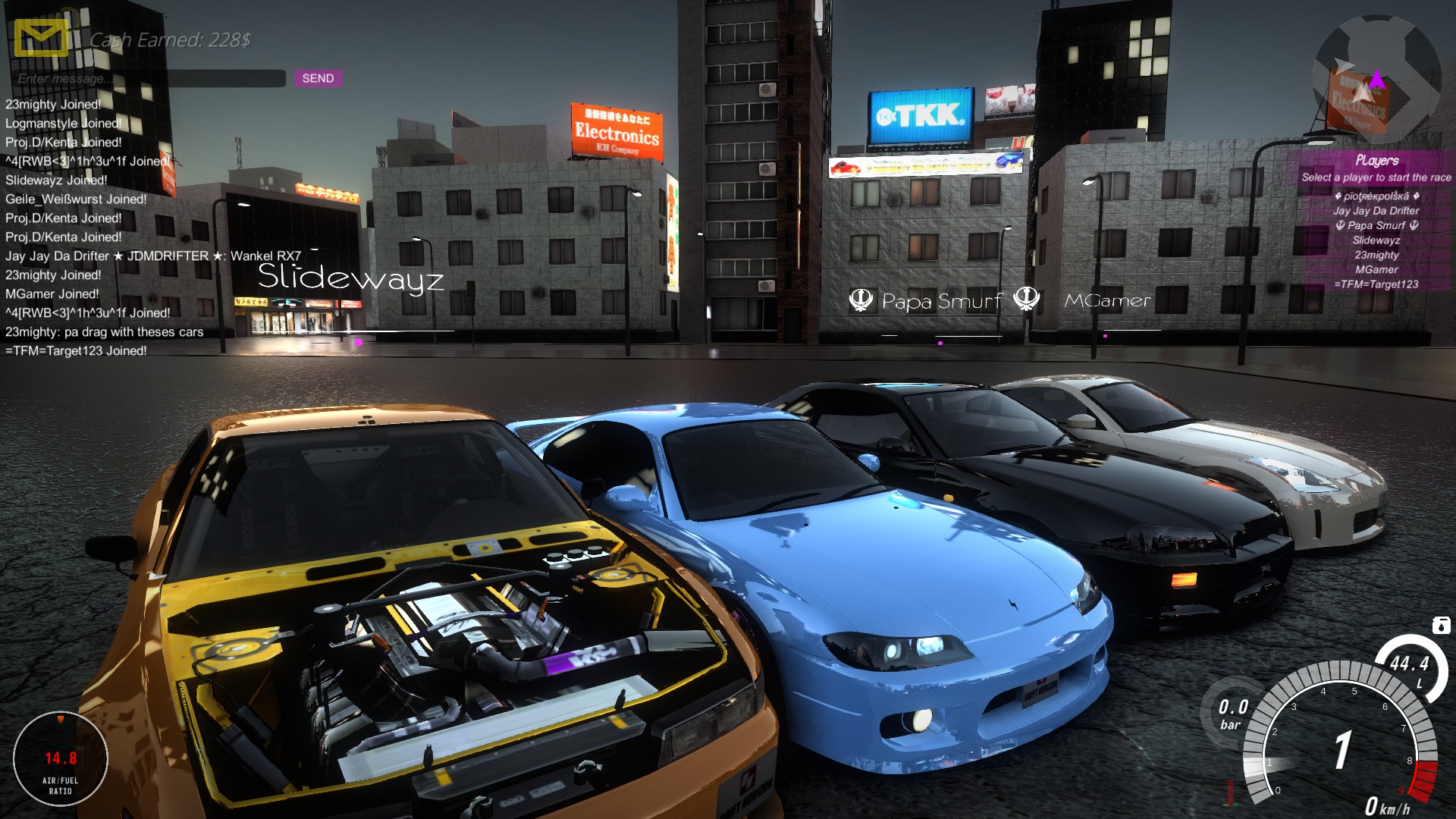Viewport: 1456px width, 819px height.
Task: Click the Papa Smurf nametag above the car
Action: click(940, 301)
